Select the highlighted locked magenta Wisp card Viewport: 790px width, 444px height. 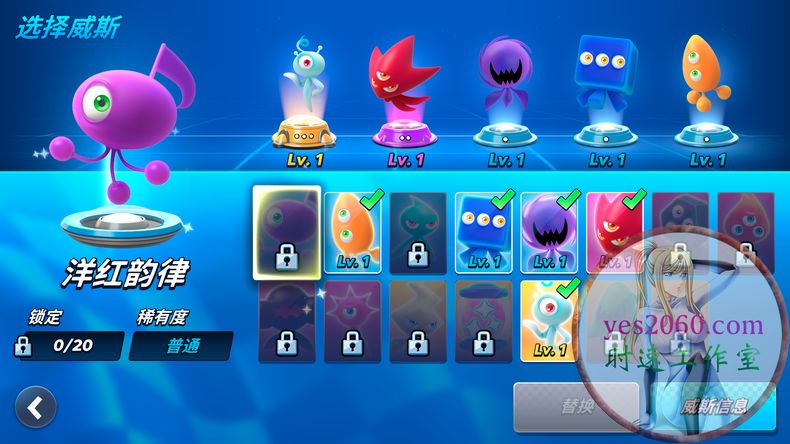point(286,232)
